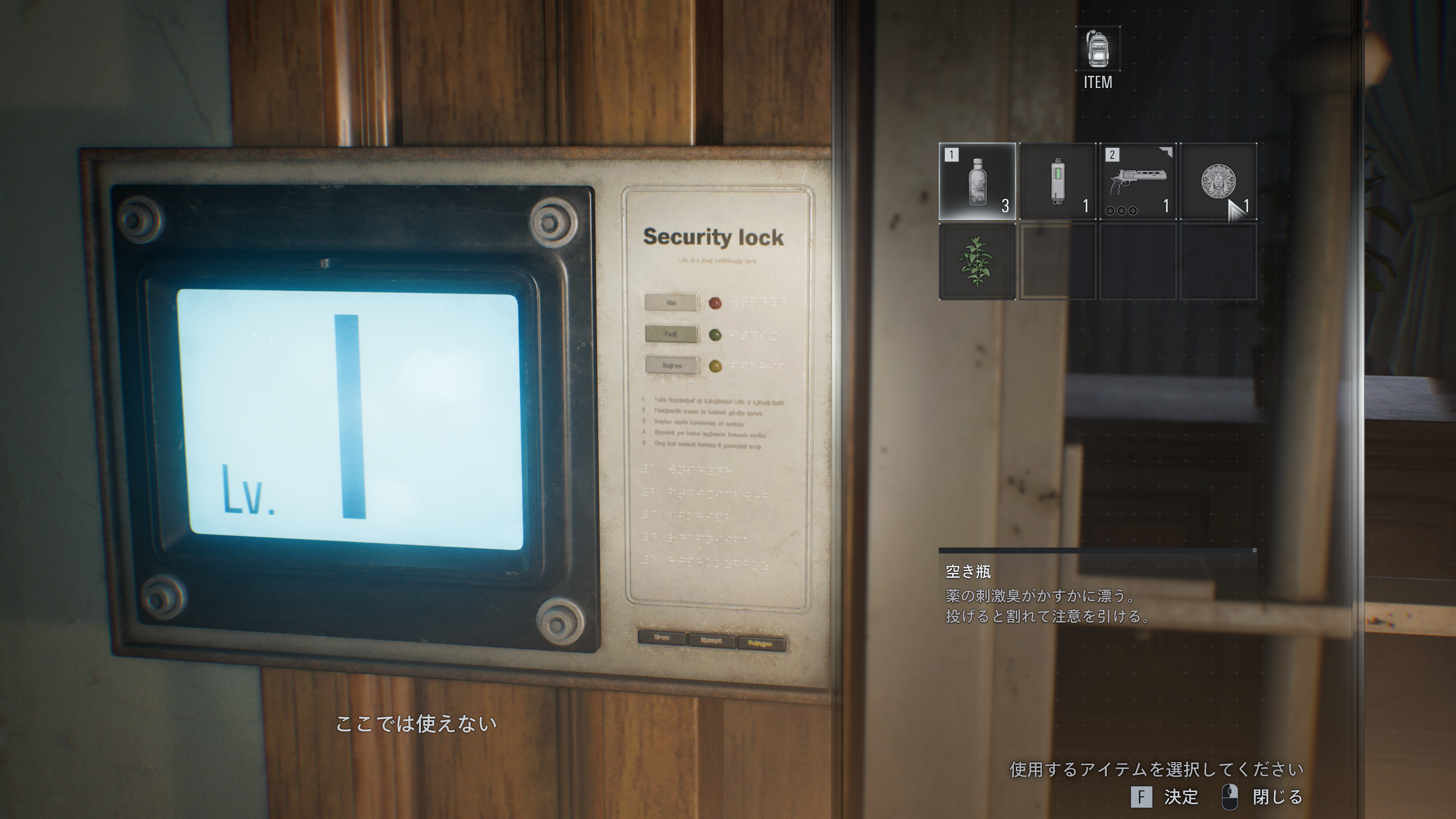
Task: Select the revolver weapon slot
Action: [x=1138, y=182]
